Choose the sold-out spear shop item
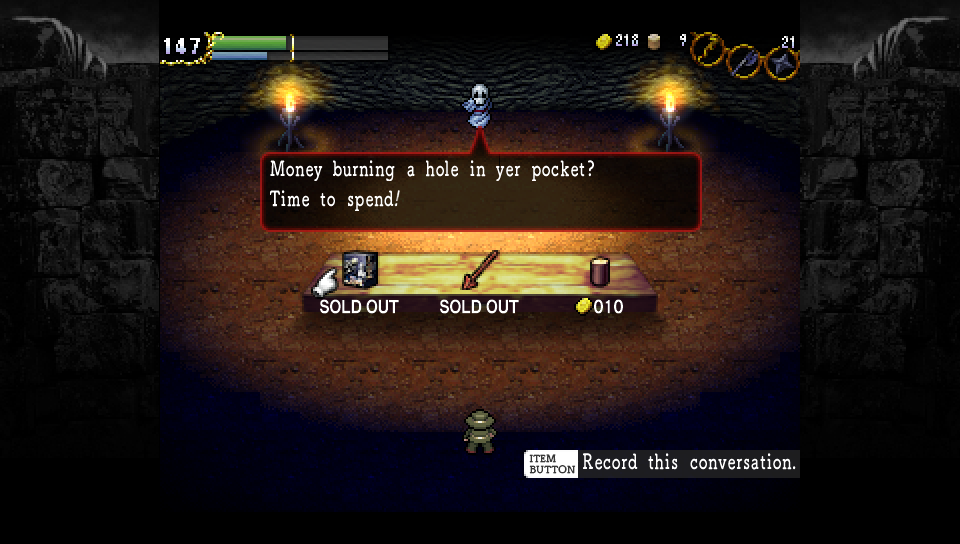The image size is (960, 544). 479,270
